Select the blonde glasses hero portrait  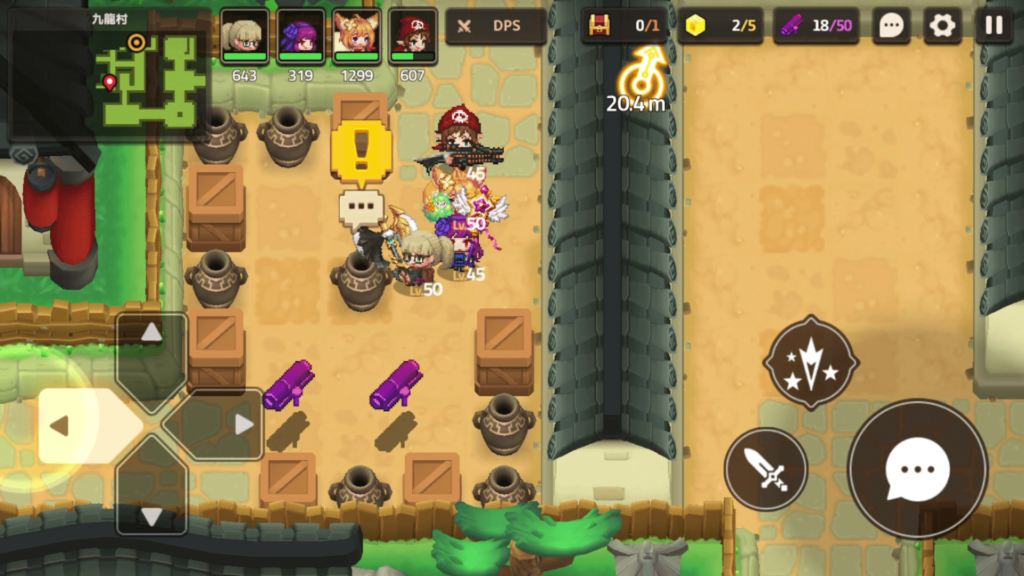243,37
